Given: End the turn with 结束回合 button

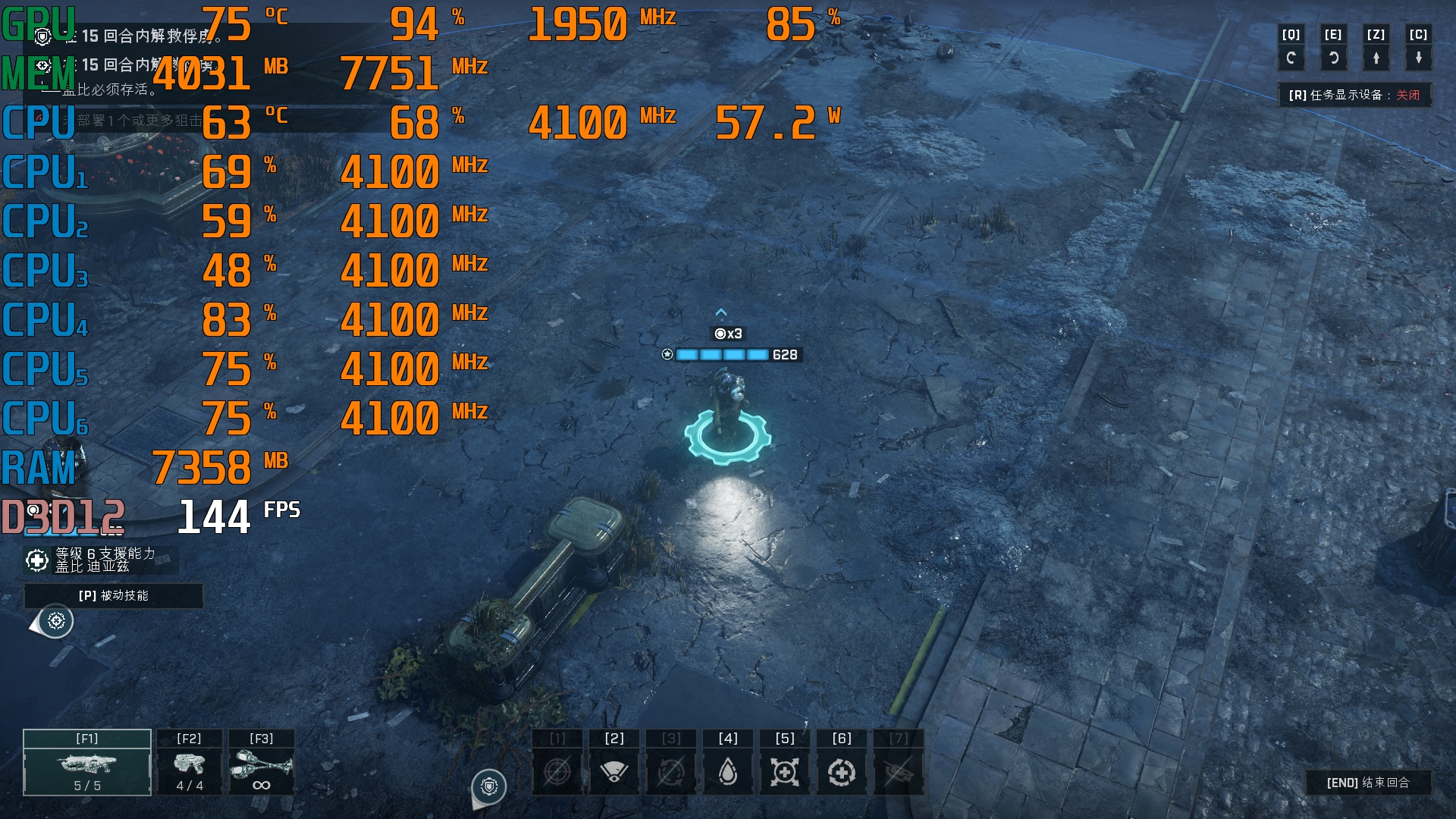Looking at the screenshot, I should point(1368,783).
